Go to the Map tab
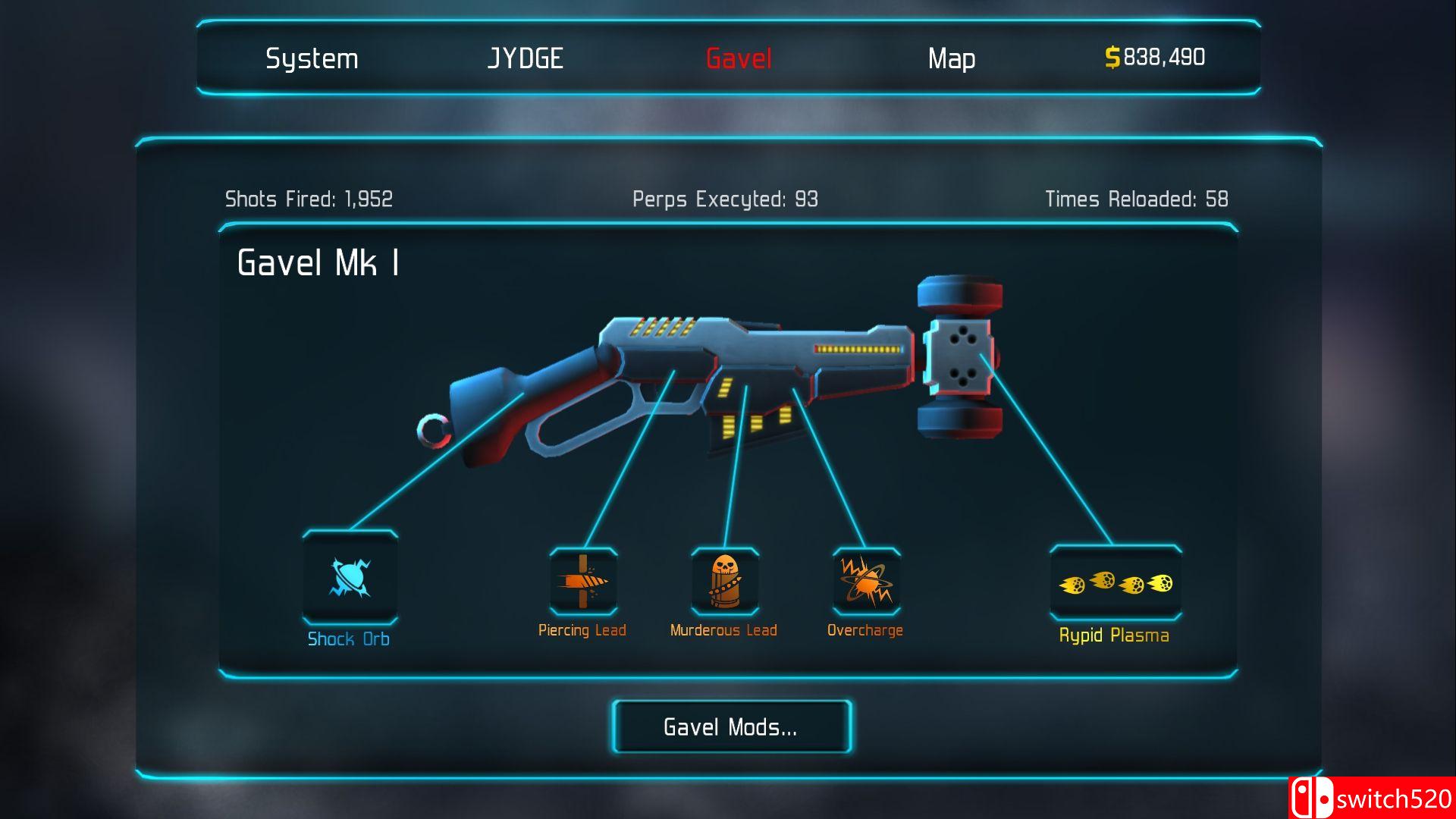The image size is (1456, 819). point(952,58)
